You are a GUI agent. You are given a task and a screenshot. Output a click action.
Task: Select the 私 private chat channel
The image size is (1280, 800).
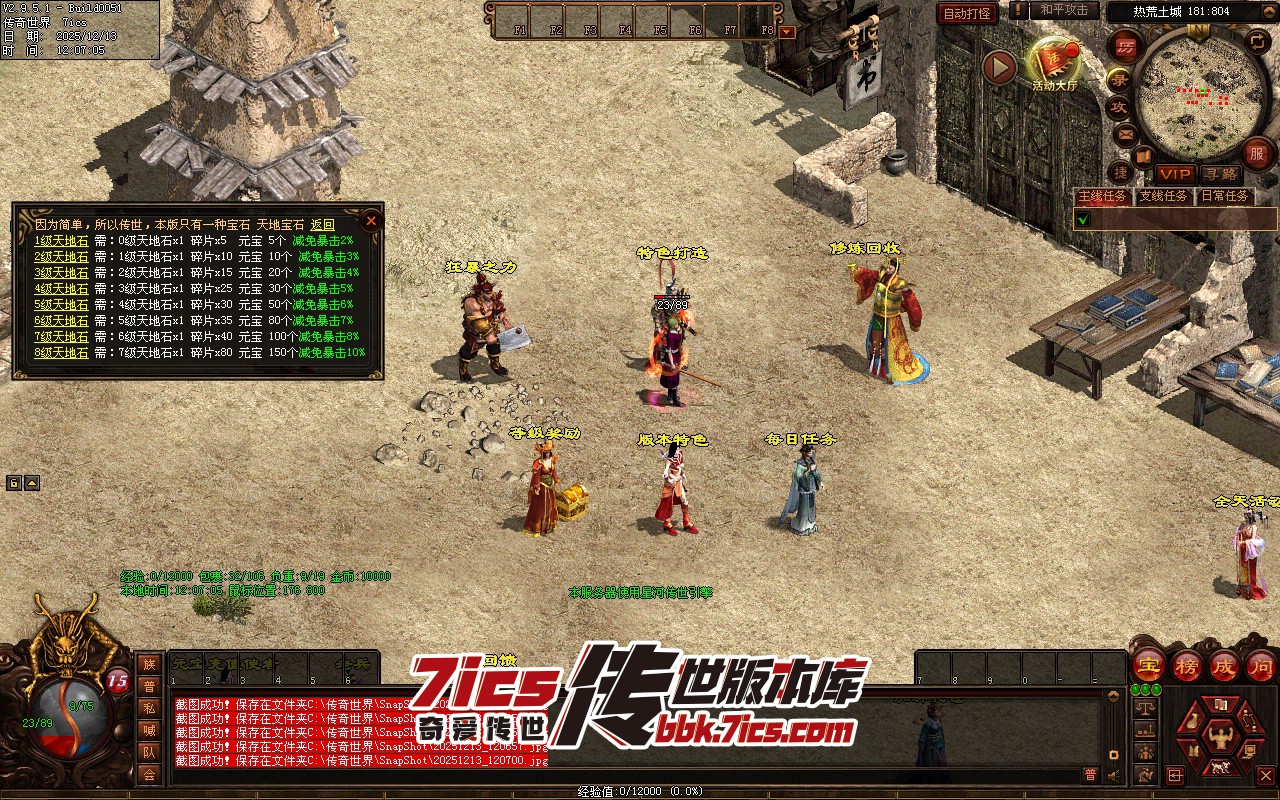click(x=149, y=708)
